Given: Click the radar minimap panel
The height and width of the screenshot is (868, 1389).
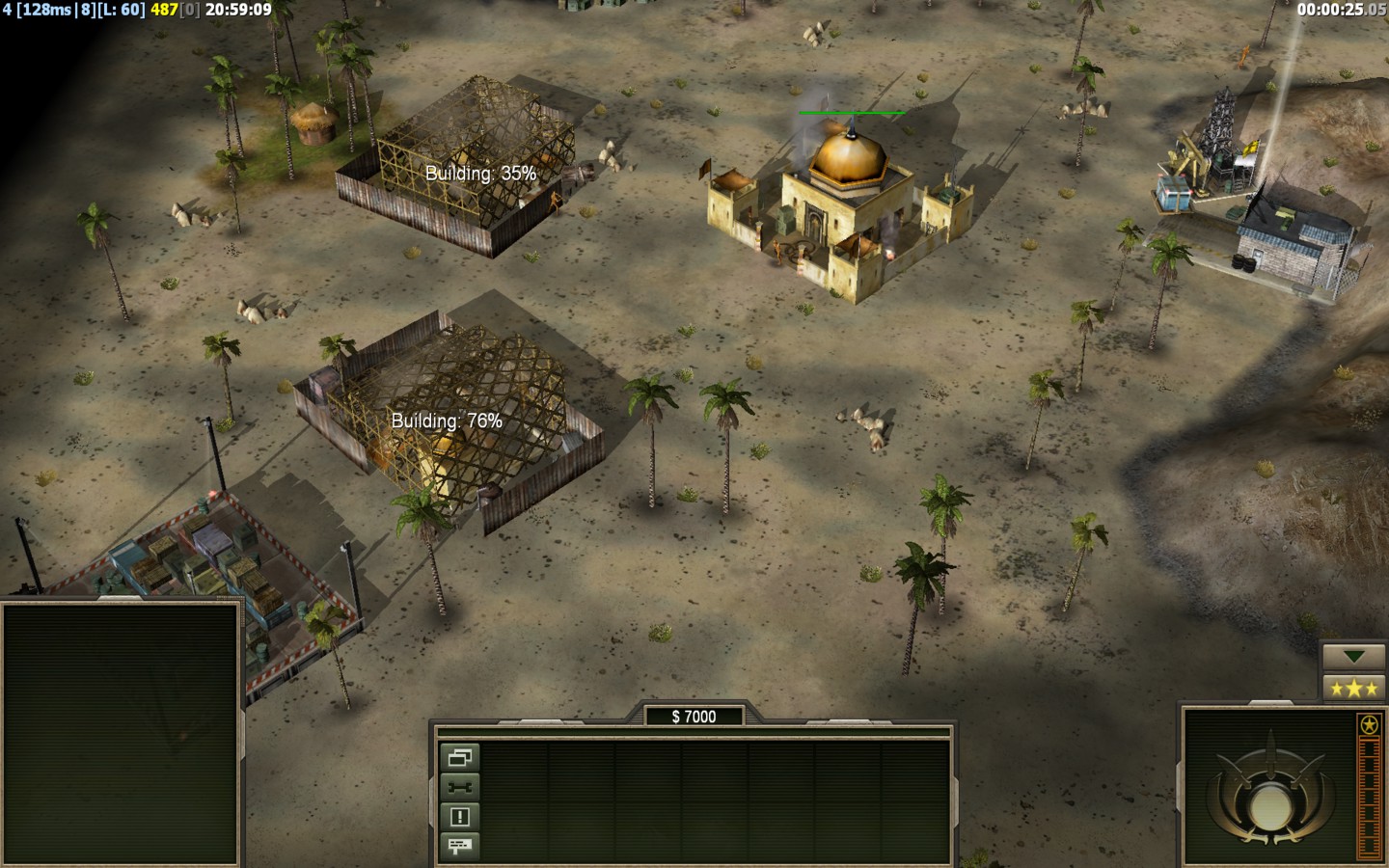Looking at the screenshot, I should click(x=121, y=733).
